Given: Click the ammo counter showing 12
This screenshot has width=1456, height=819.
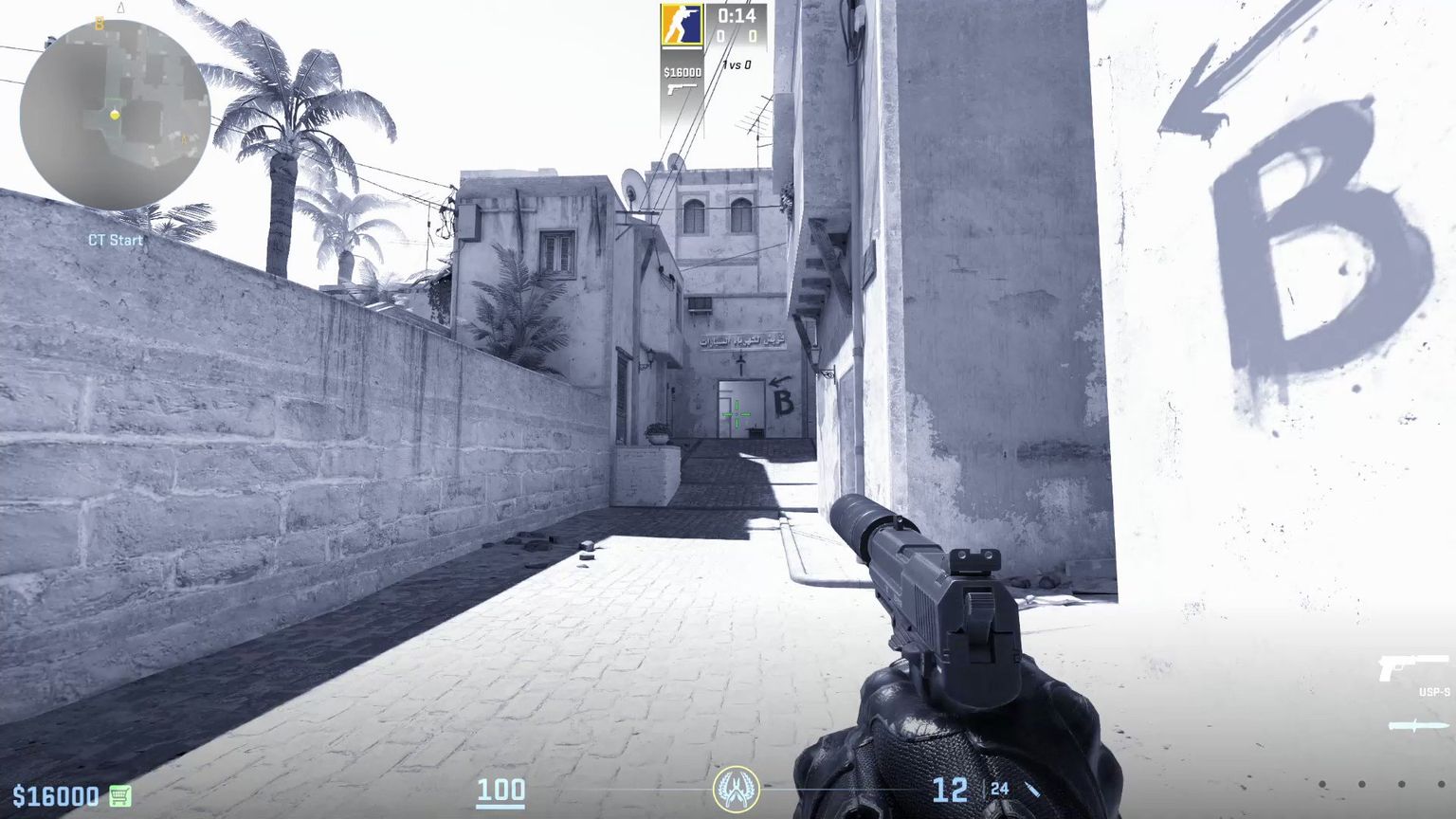Looking at the screenshot, I should coord(949,788).
